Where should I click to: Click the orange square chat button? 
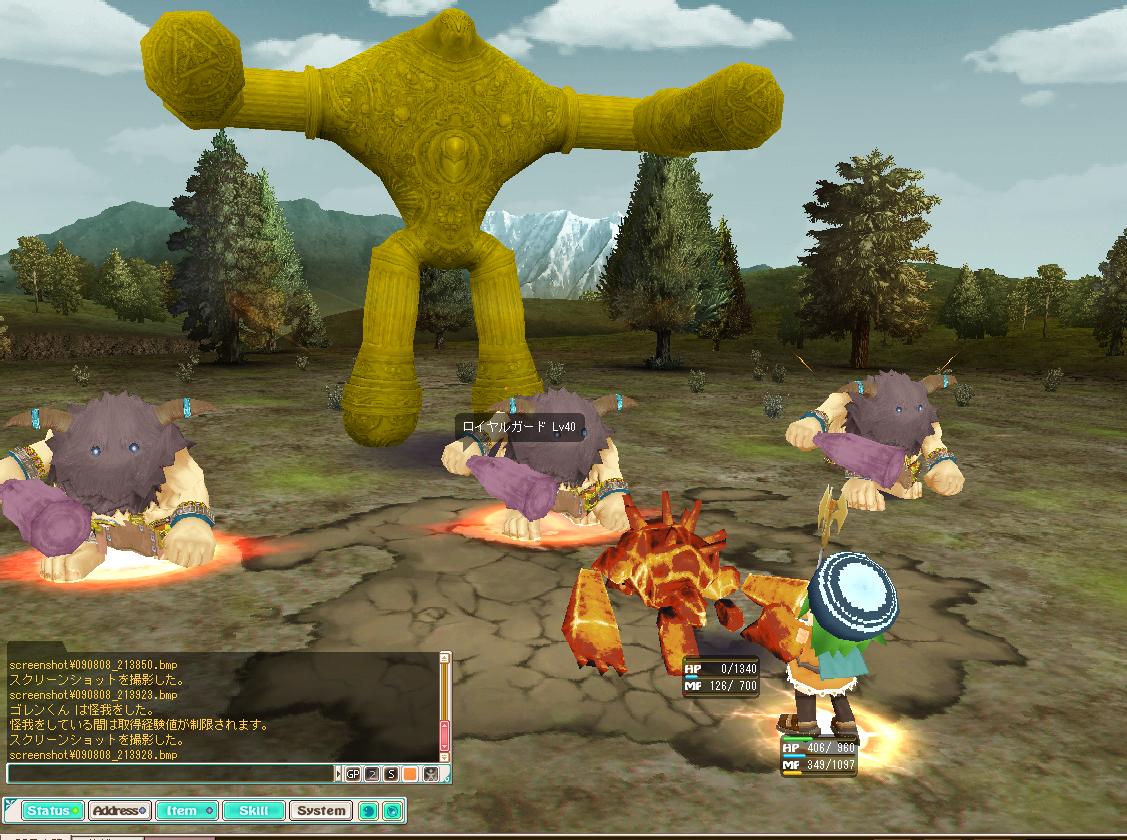(410, 773)
